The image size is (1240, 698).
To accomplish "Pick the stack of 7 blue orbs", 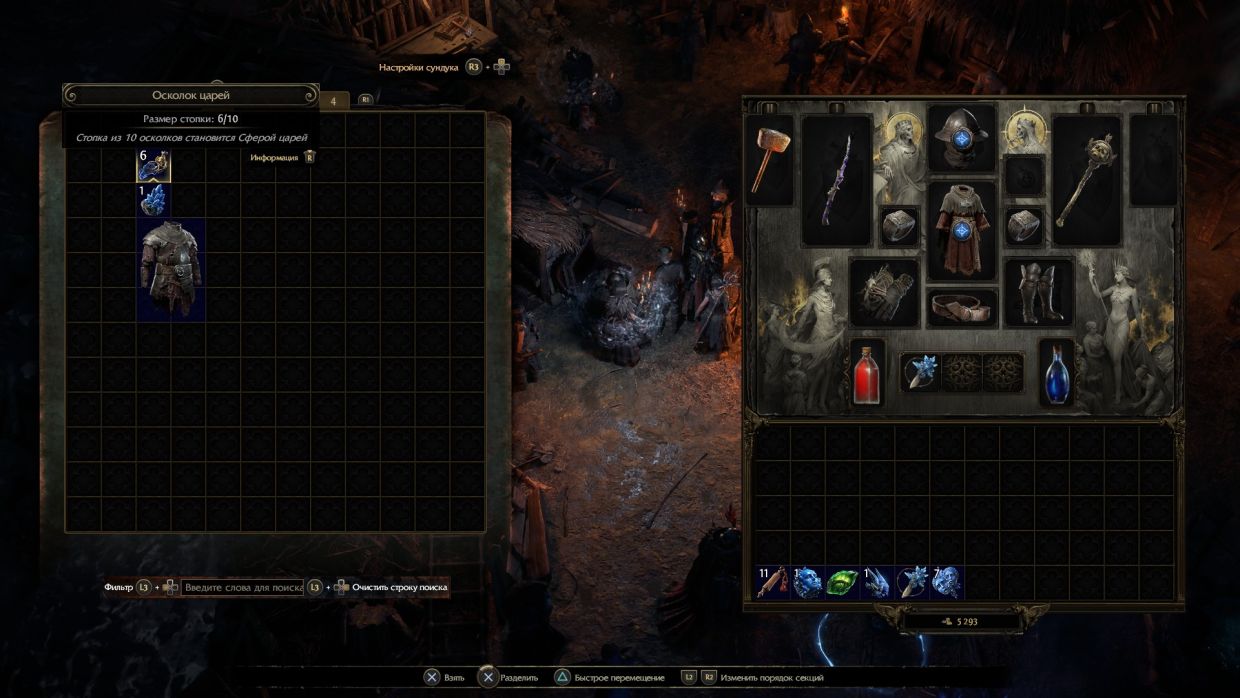I will click(x=946, y=582).
